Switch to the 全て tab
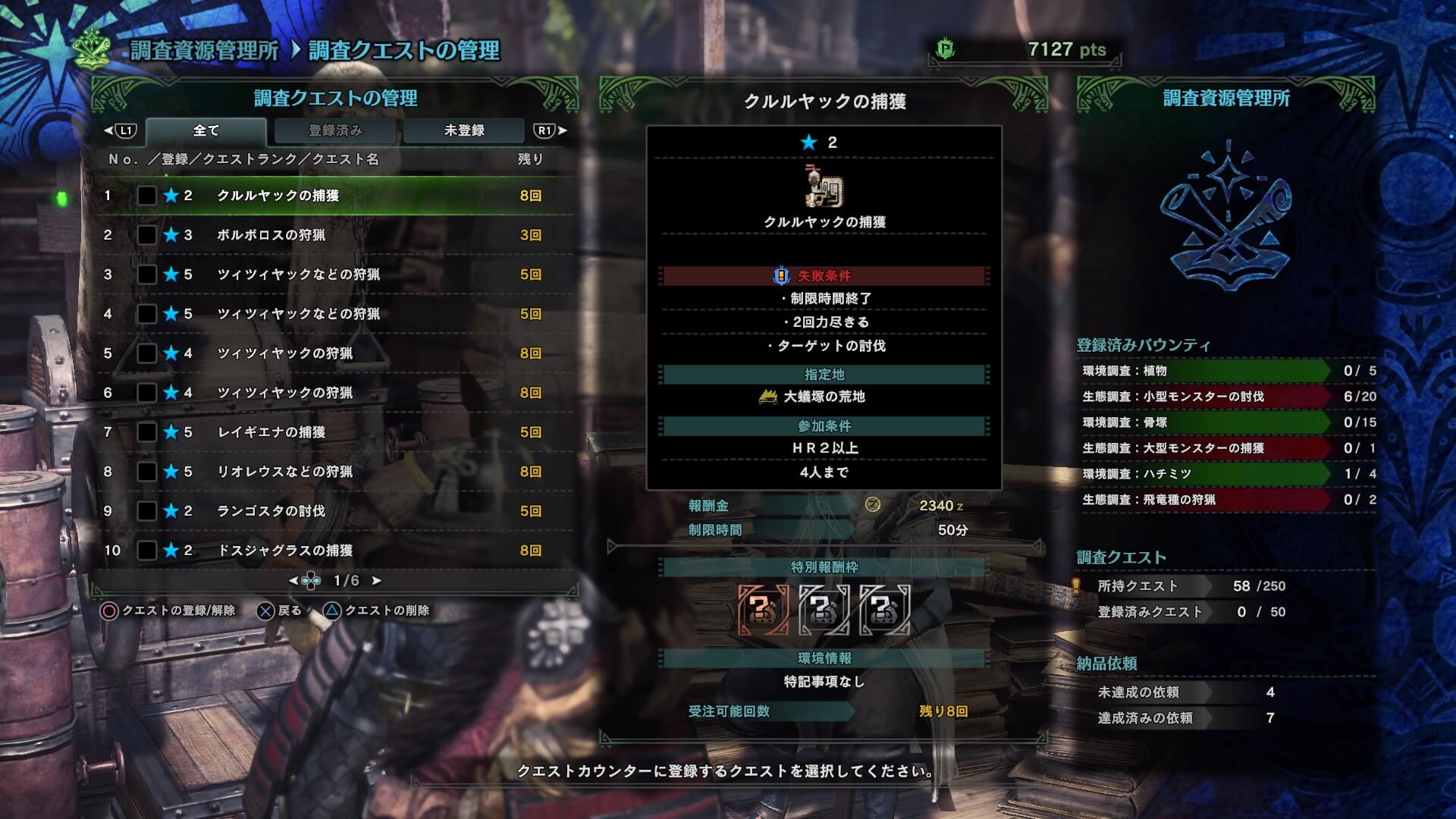 206,130
